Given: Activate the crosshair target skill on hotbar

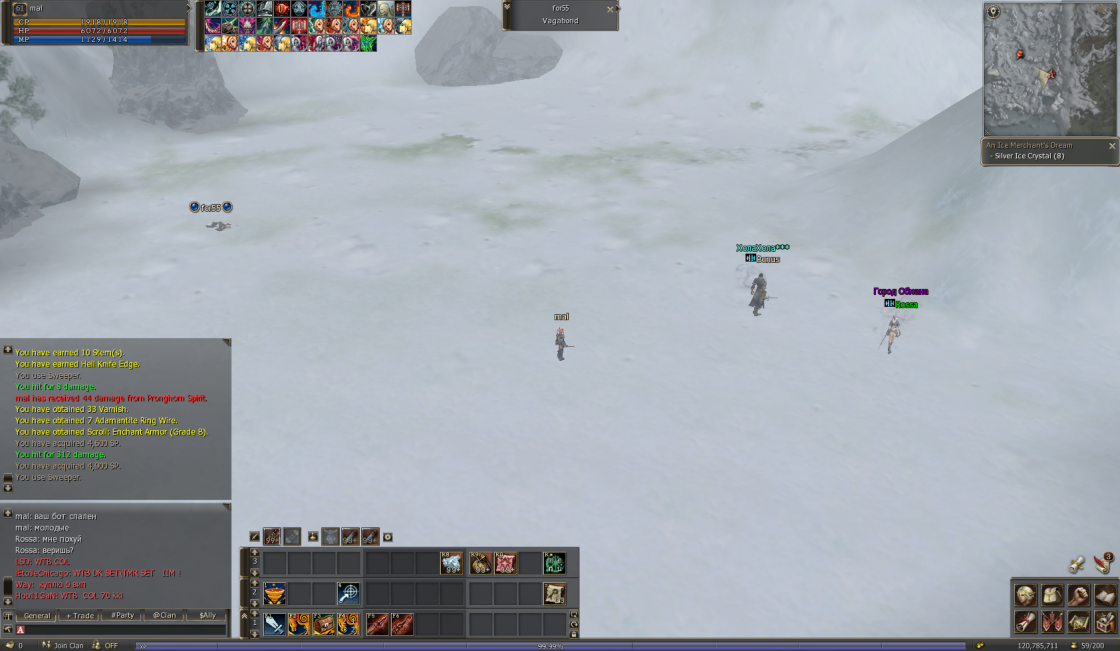Looking at the screenshot, I should click(348, 593).
